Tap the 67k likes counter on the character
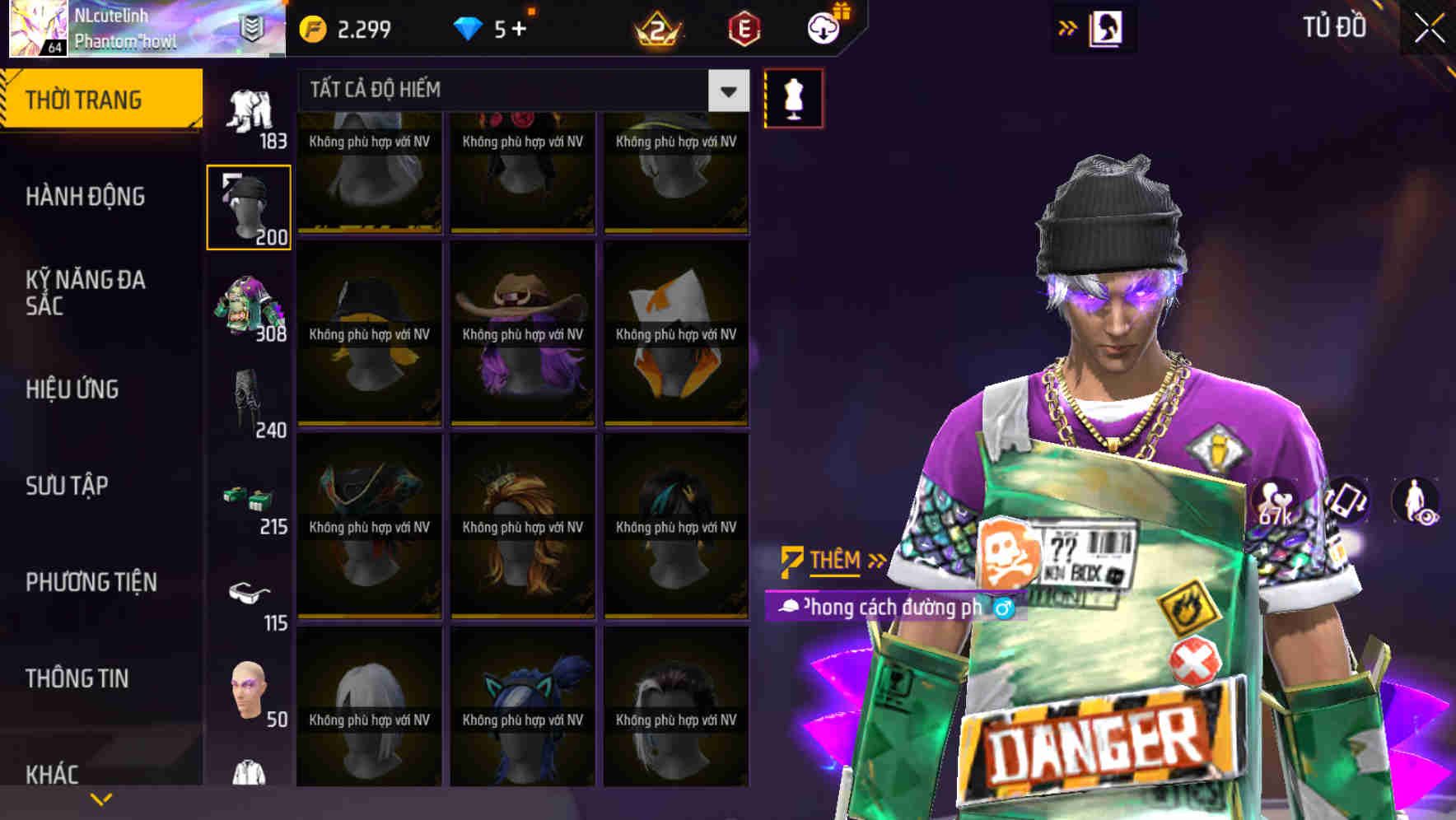The height and width of the screenshot is (820, 1456). click(x=1276, y=502)
